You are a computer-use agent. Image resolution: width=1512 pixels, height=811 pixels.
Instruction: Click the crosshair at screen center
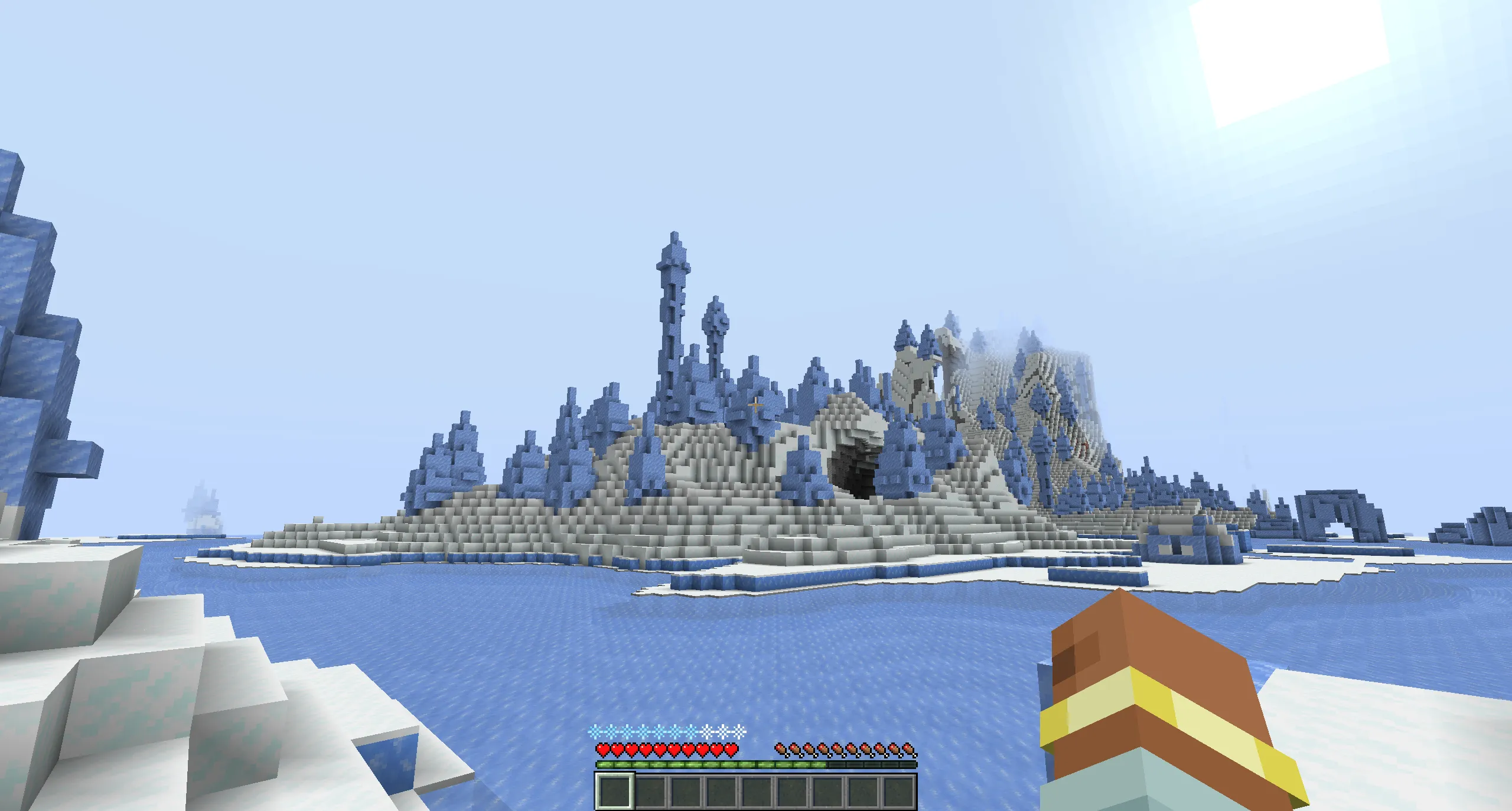[x=756, y=405]
